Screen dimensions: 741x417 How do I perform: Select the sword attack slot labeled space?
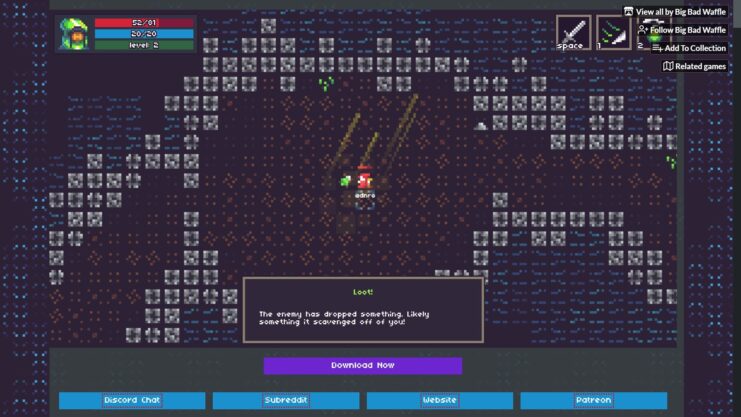[573, 32]
